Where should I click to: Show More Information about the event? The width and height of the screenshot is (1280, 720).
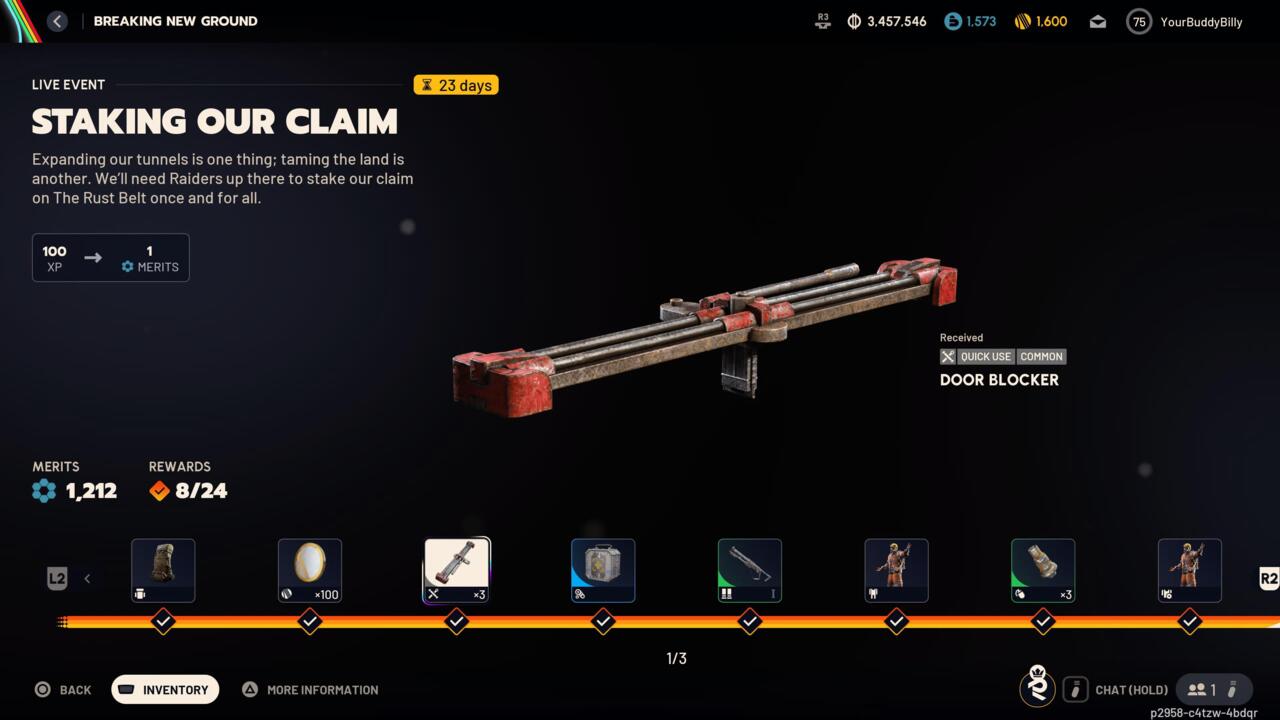(x=310, y=689)
